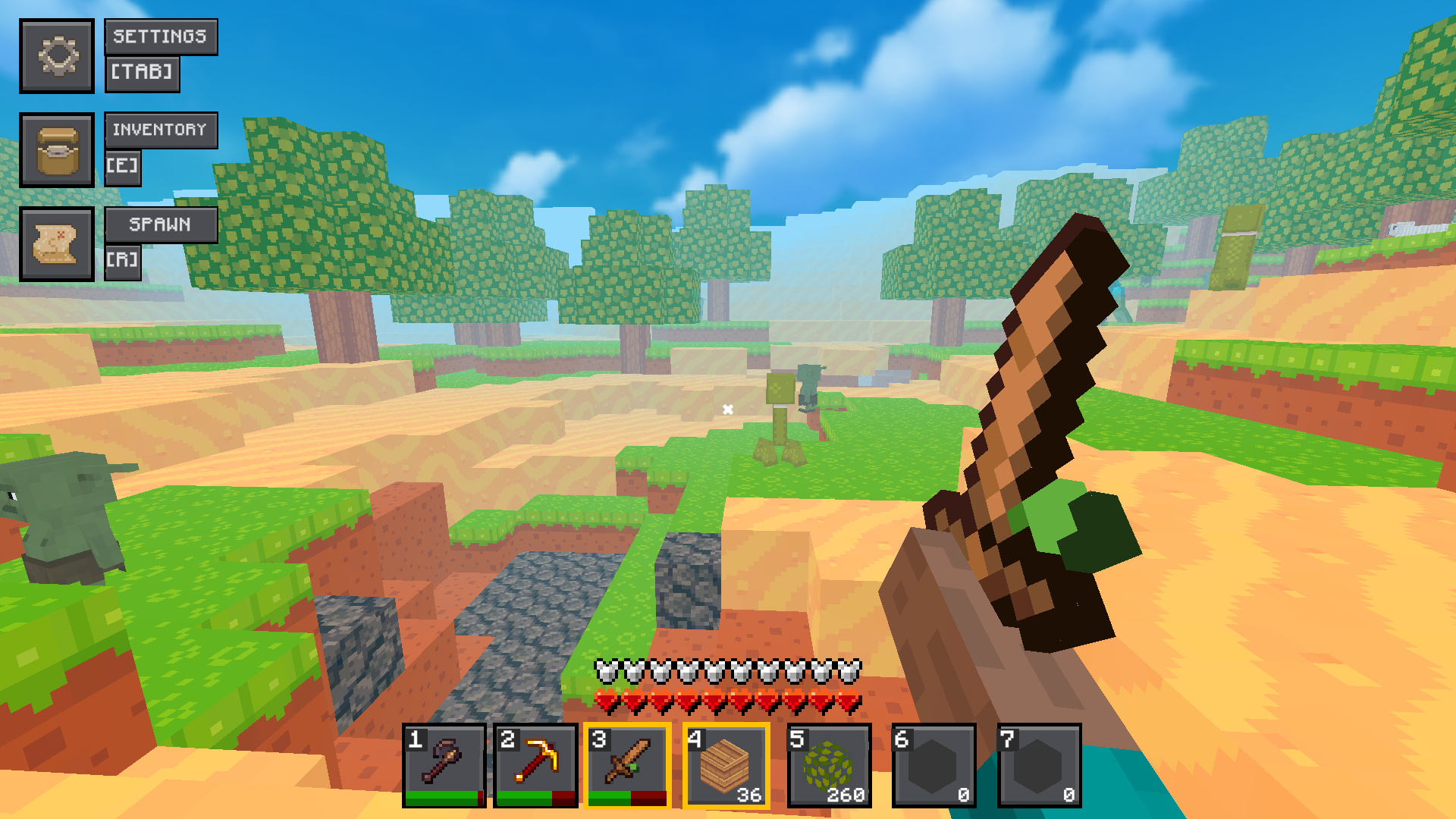
Task: Click the armor bar above the hearts
Action: click(x=732, y=672)
